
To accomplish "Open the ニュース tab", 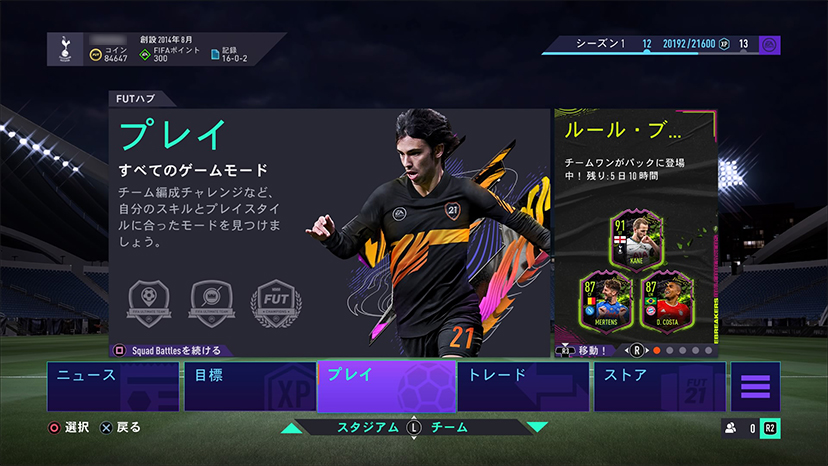I will point(112,386).
